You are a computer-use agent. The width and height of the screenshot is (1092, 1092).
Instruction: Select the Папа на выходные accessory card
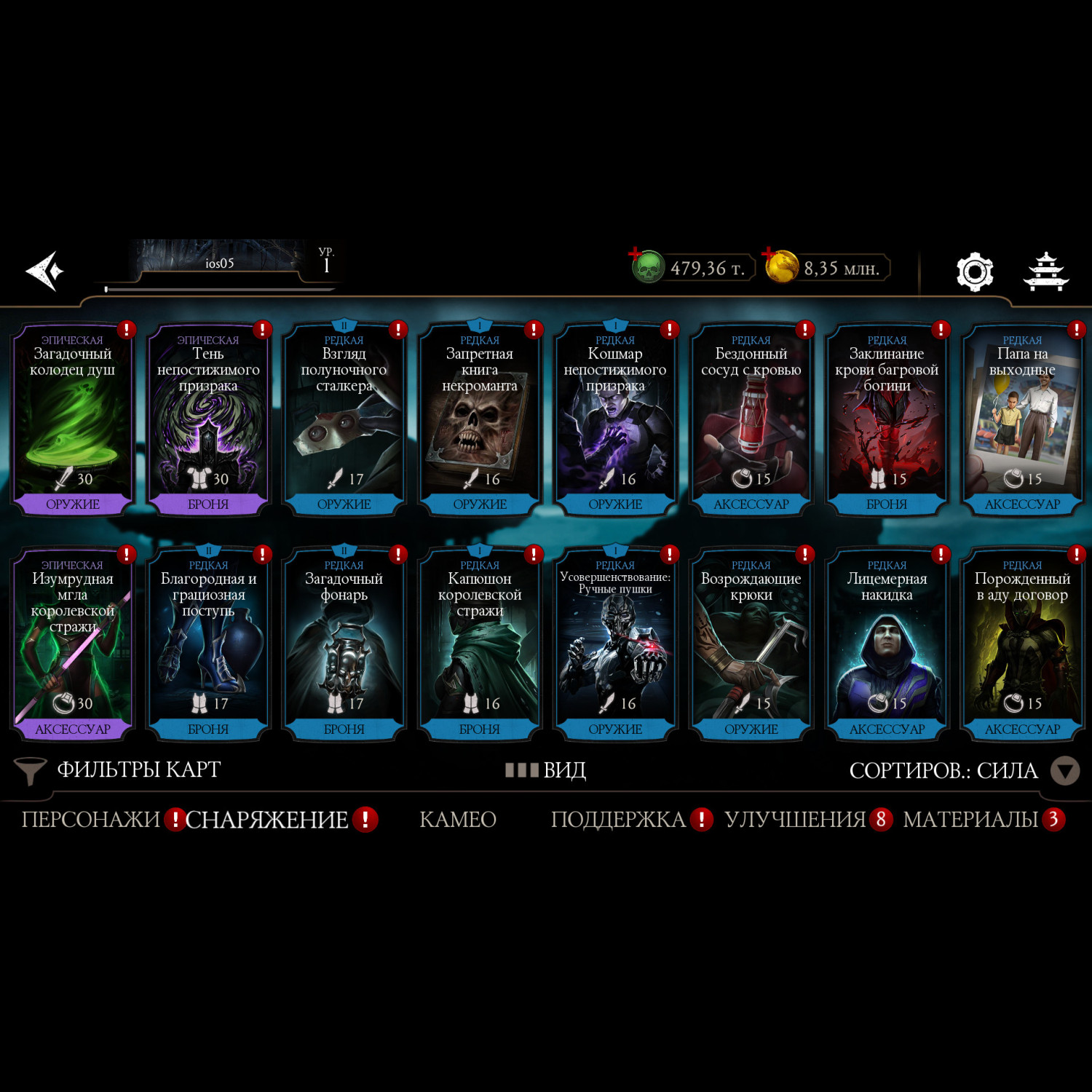(1022, 420)
